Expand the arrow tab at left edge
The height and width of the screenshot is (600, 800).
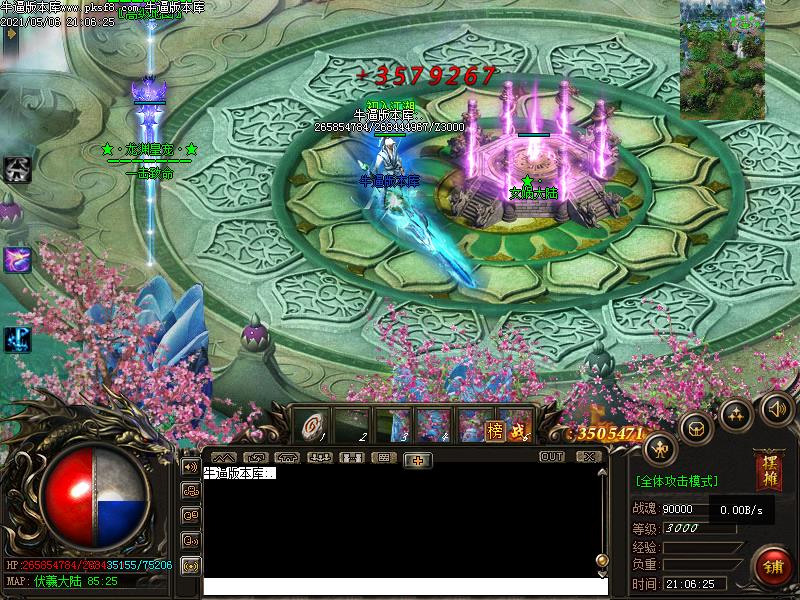(x=10, y=33)
